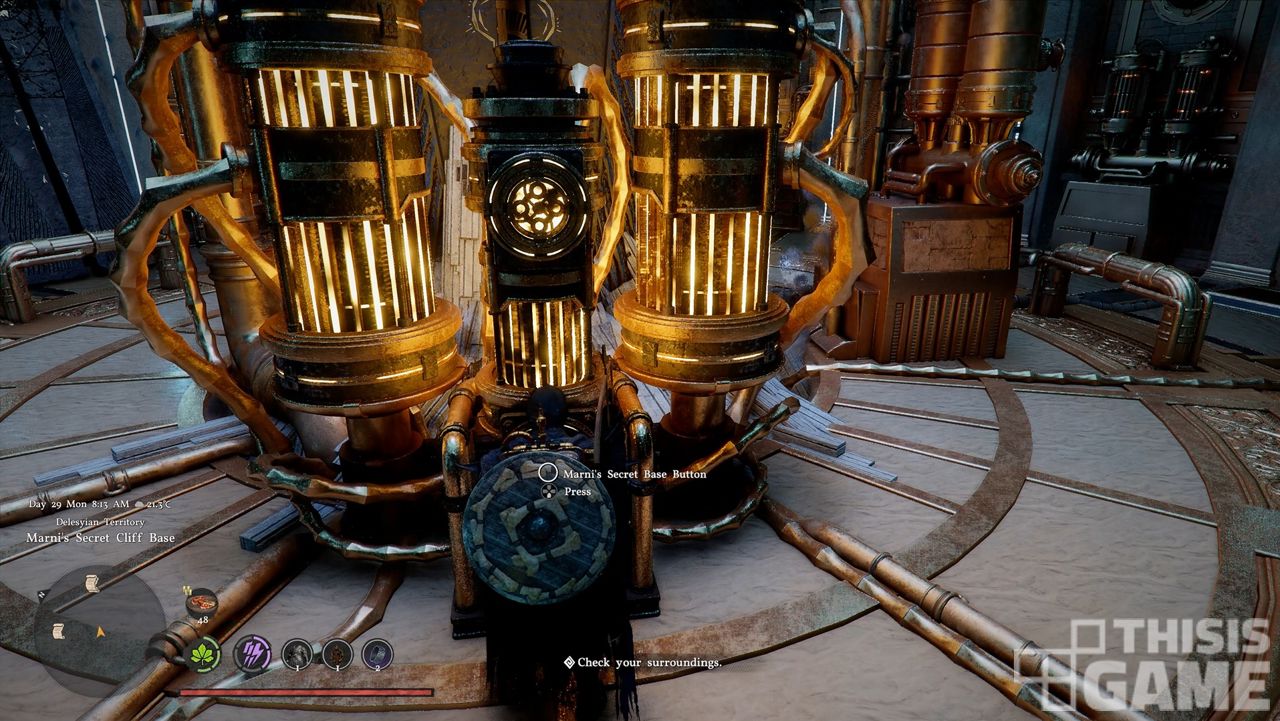This screenshot has height=721, width=1280.
Task: Select the blue crystal item slot with count 2
Action: (377, 655)
